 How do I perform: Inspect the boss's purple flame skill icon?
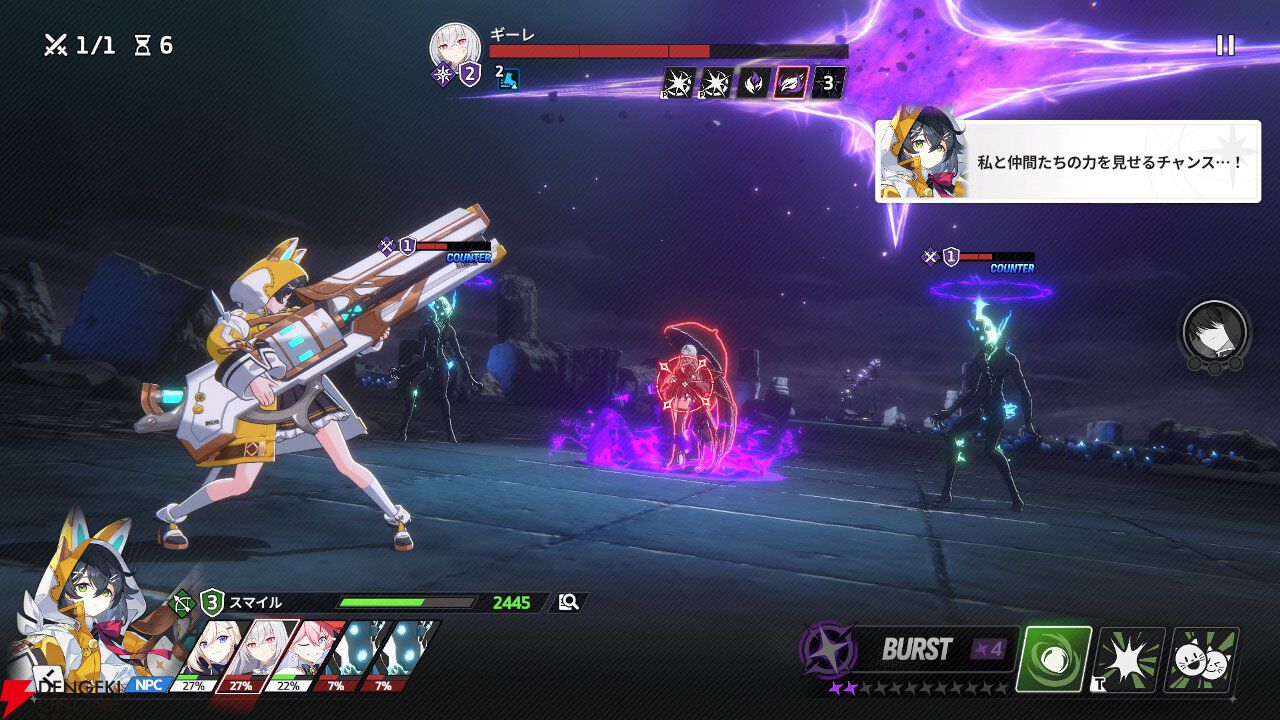[x=754, y=83]
